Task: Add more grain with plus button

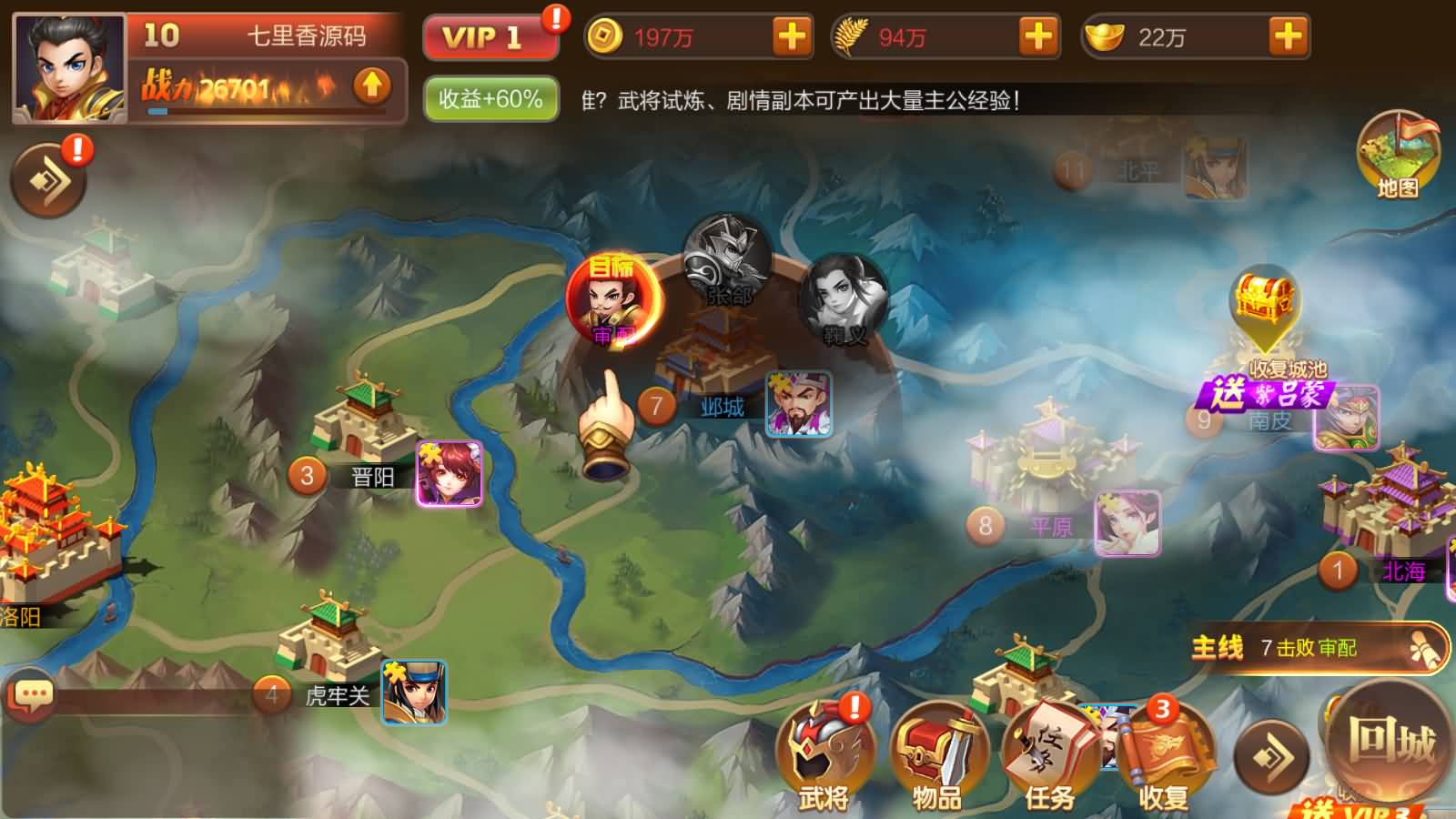Action: (x=1038, y=37)
